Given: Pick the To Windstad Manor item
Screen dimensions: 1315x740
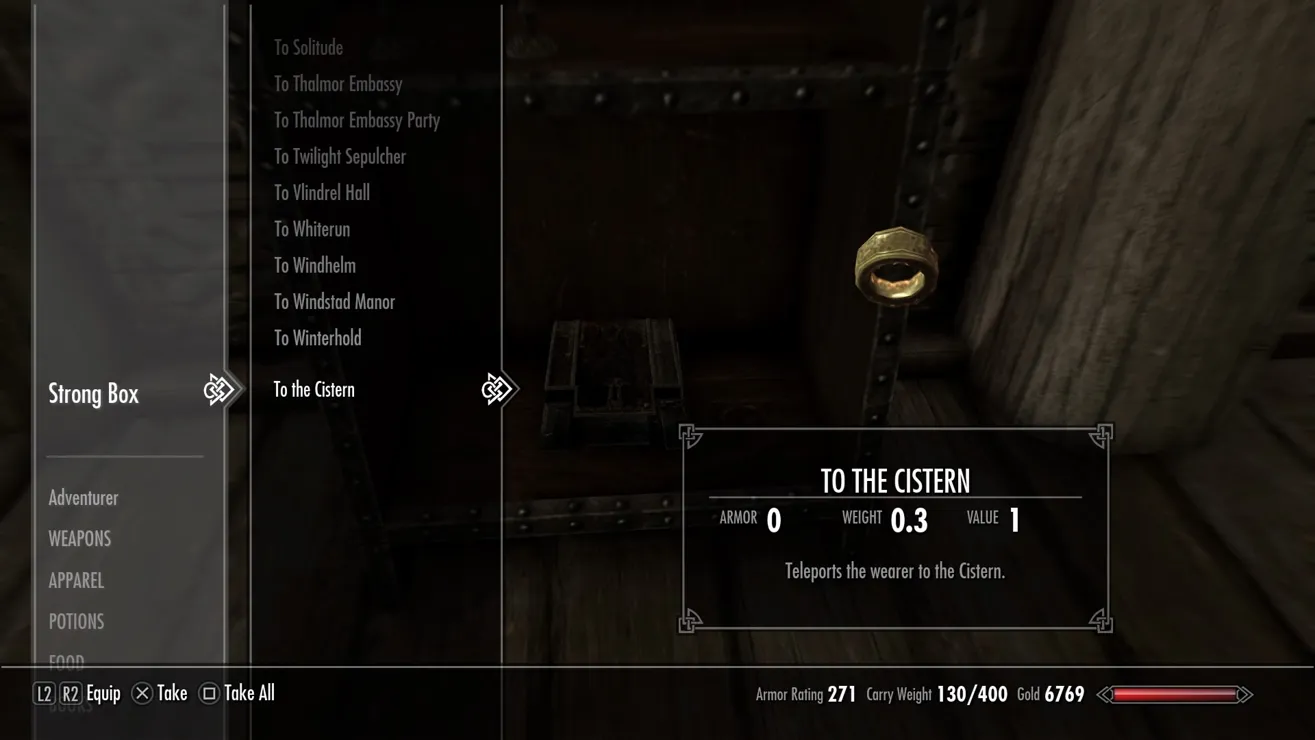Looking at the screenshot, I should pos(334,302).
